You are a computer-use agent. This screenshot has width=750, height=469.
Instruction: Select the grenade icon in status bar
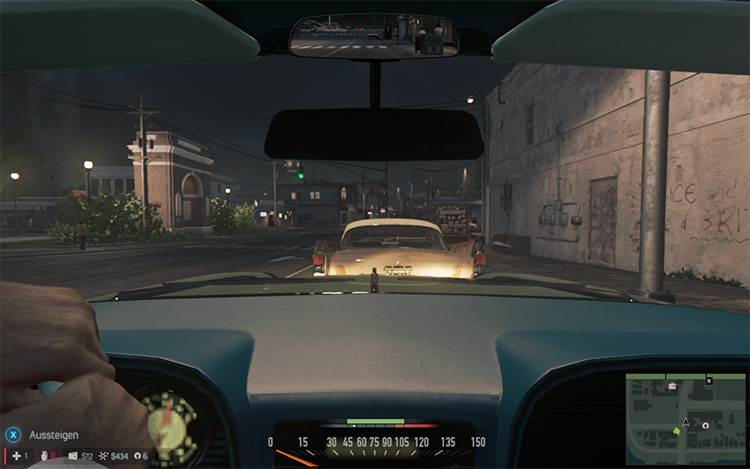(x=45, y=457)
